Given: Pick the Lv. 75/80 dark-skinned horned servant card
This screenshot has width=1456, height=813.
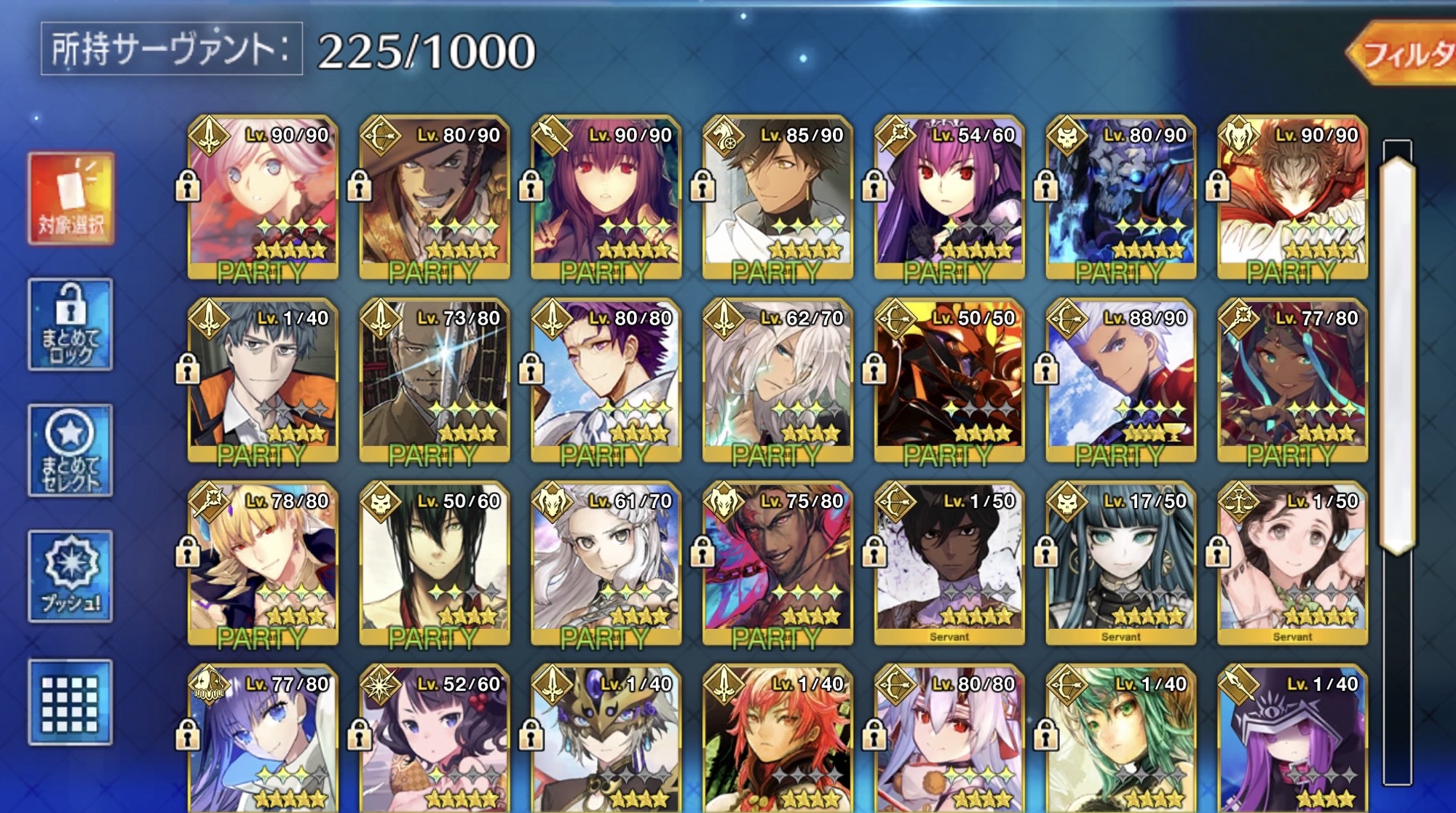Looking at the screenshot, I should coord(778,563).
